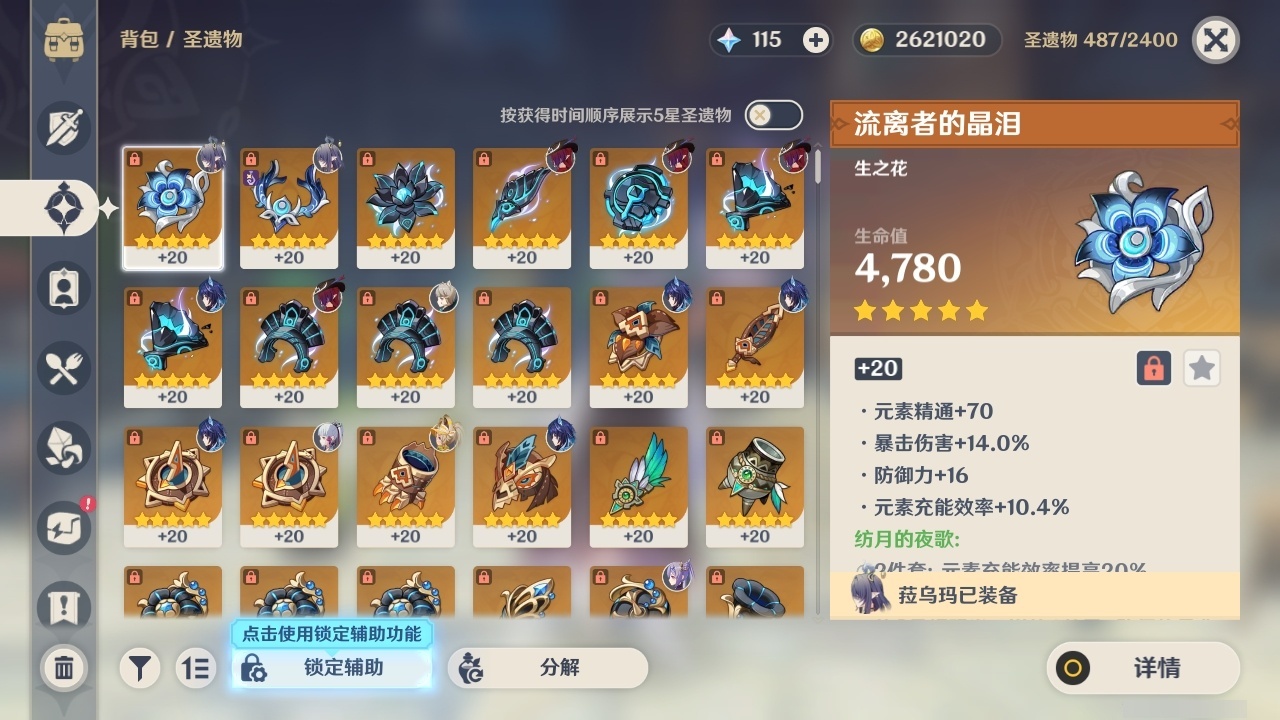
Task: Click the plus button beside the Primogem count
Action: pos(816,40)
